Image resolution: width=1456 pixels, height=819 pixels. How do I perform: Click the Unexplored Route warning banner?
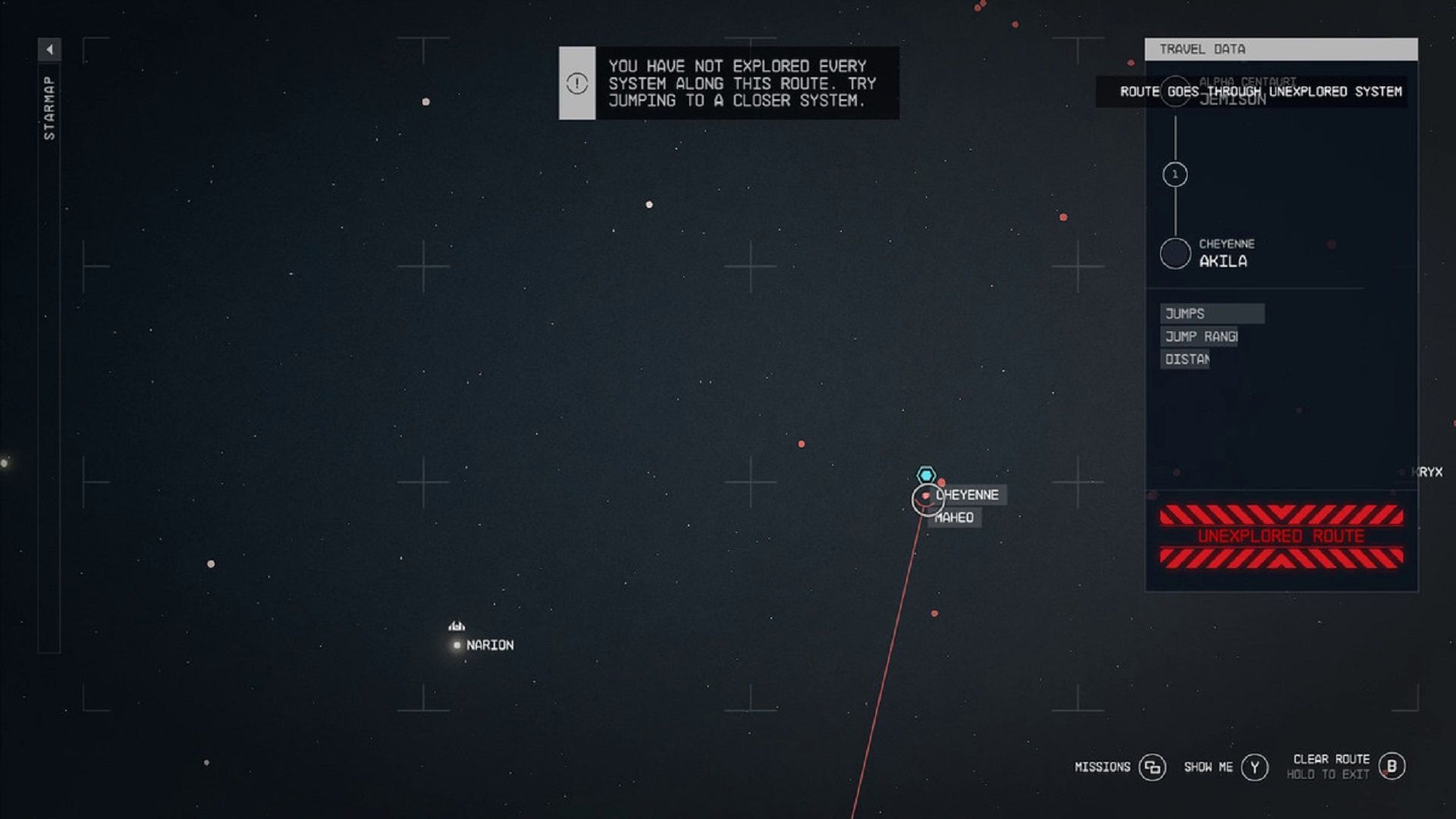[x=1281, y=536]
